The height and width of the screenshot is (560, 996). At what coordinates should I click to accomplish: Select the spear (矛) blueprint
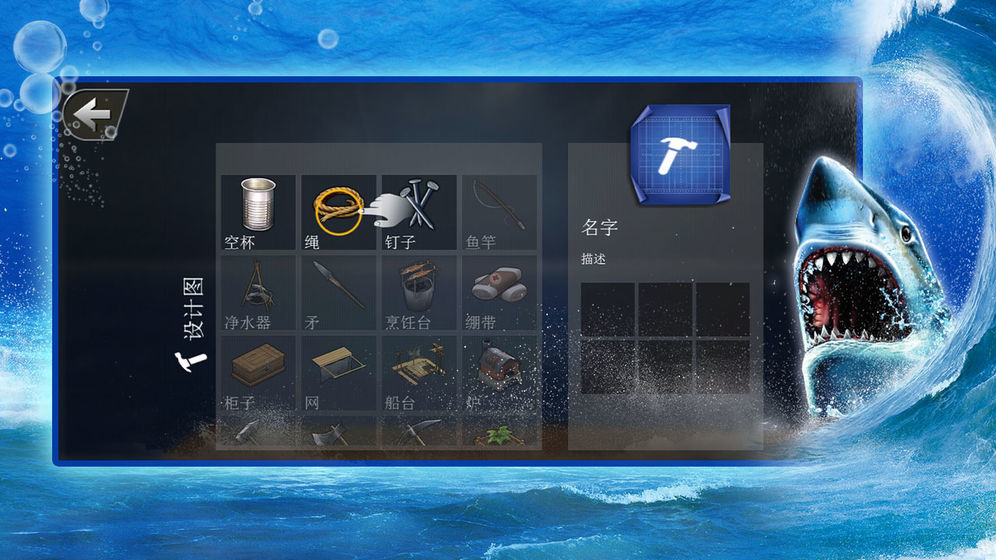coord(338,292)
